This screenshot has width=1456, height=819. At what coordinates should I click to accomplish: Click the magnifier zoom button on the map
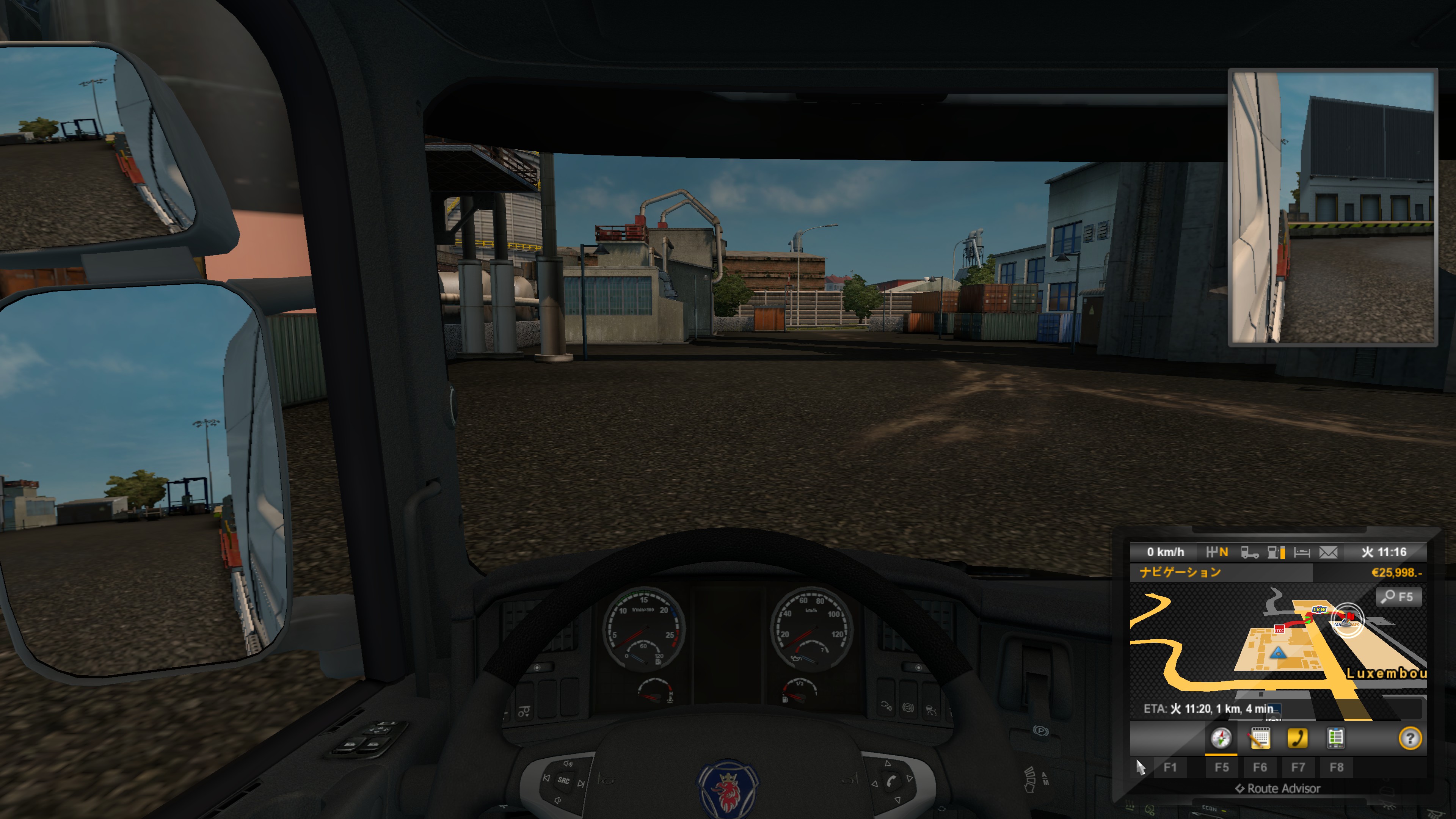click(x=1398, y=597)
